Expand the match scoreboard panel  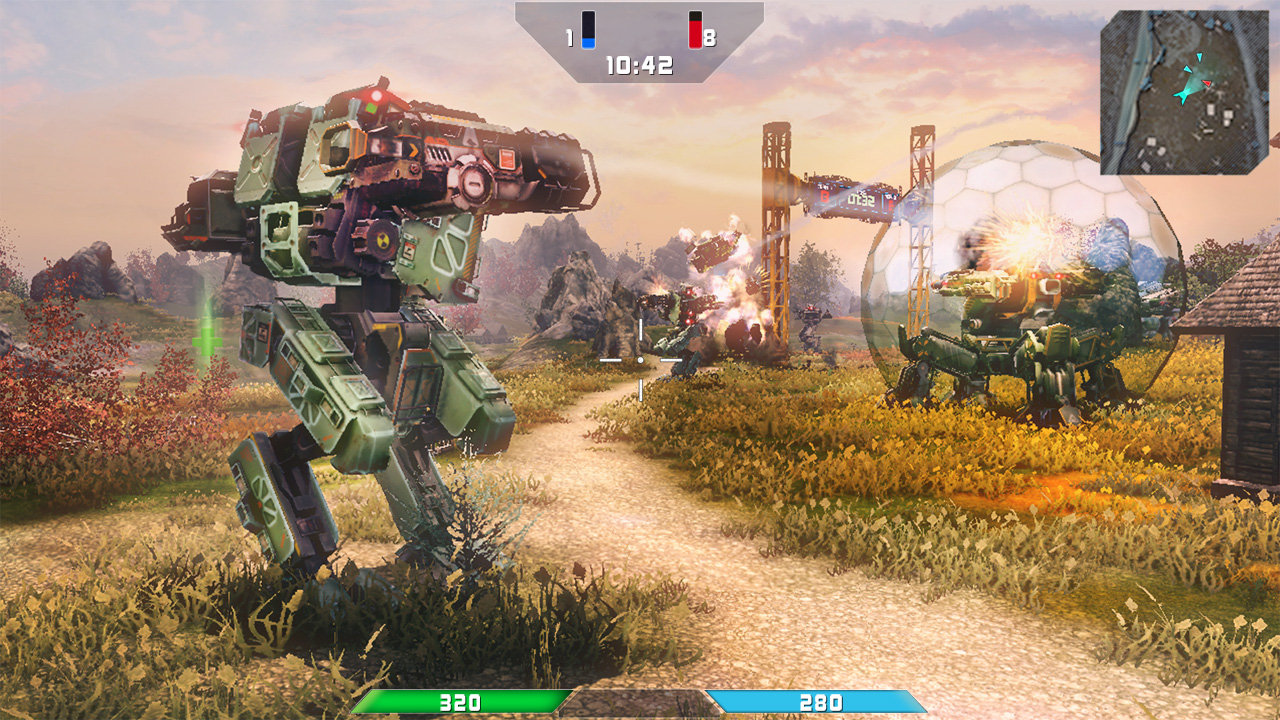click(638, 40)
